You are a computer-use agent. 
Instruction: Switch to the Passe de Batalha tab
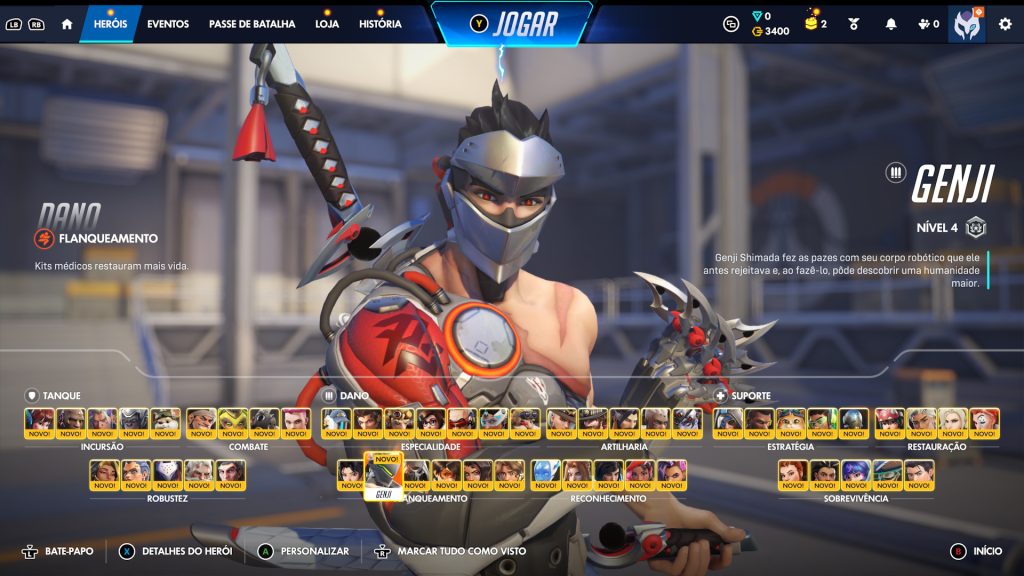(x=252, y=24)
